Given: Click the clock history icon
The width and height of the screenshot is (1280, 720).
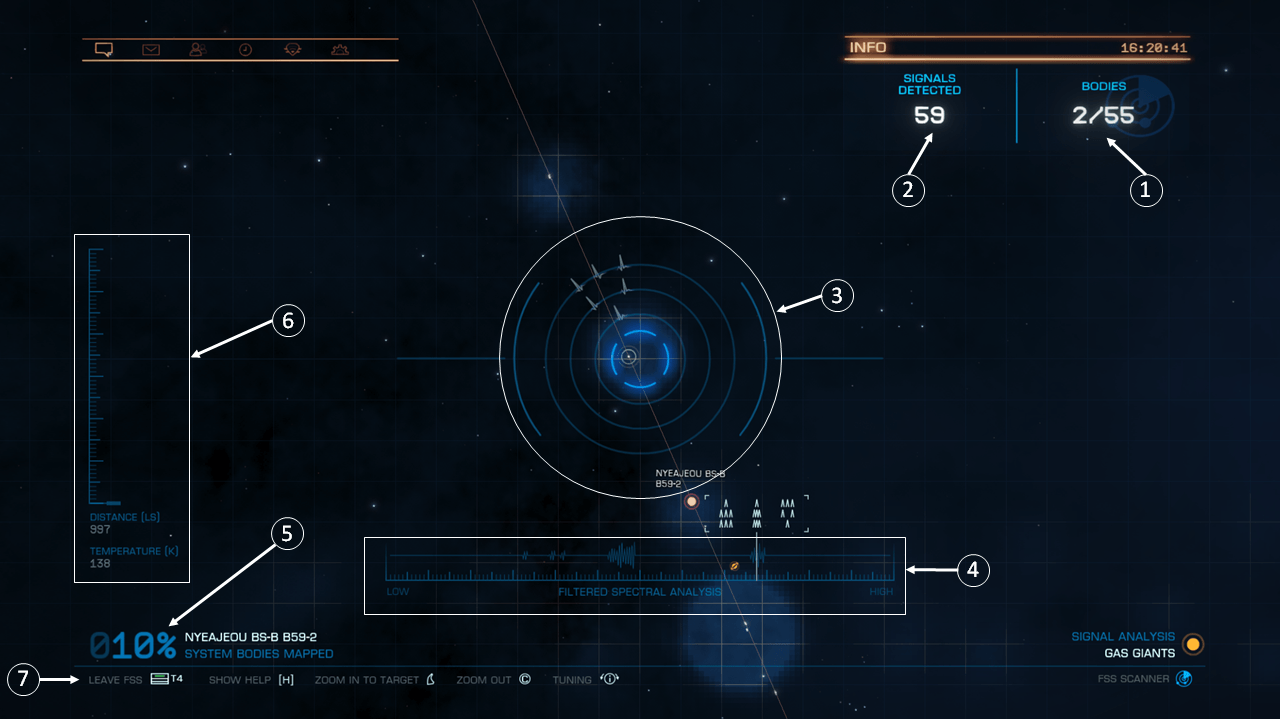Looking at the screenshot, I should click(245, 48).
